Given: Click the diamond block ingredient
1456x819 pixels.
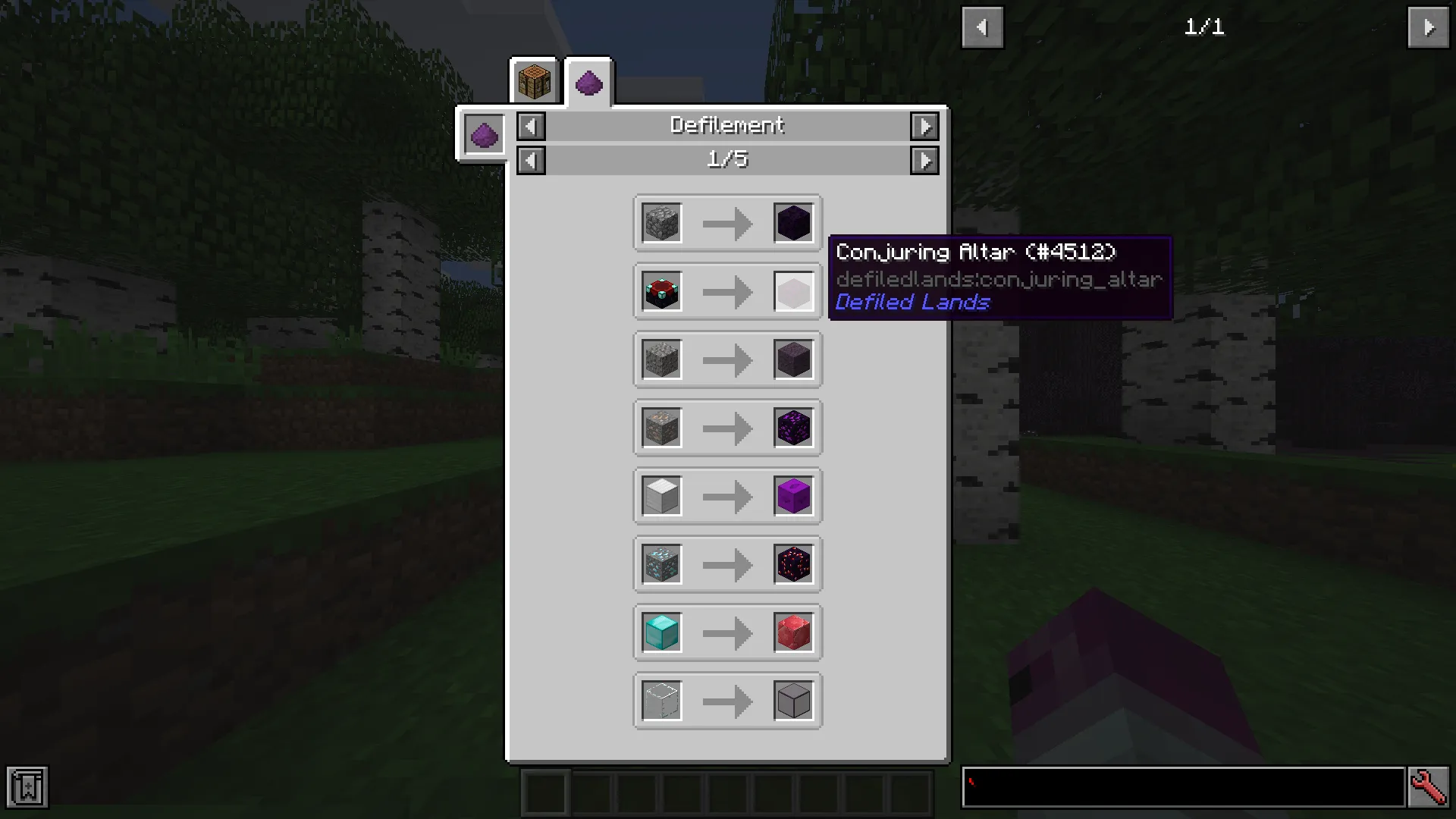Looking at the screenshot, I should pos(661,632).
